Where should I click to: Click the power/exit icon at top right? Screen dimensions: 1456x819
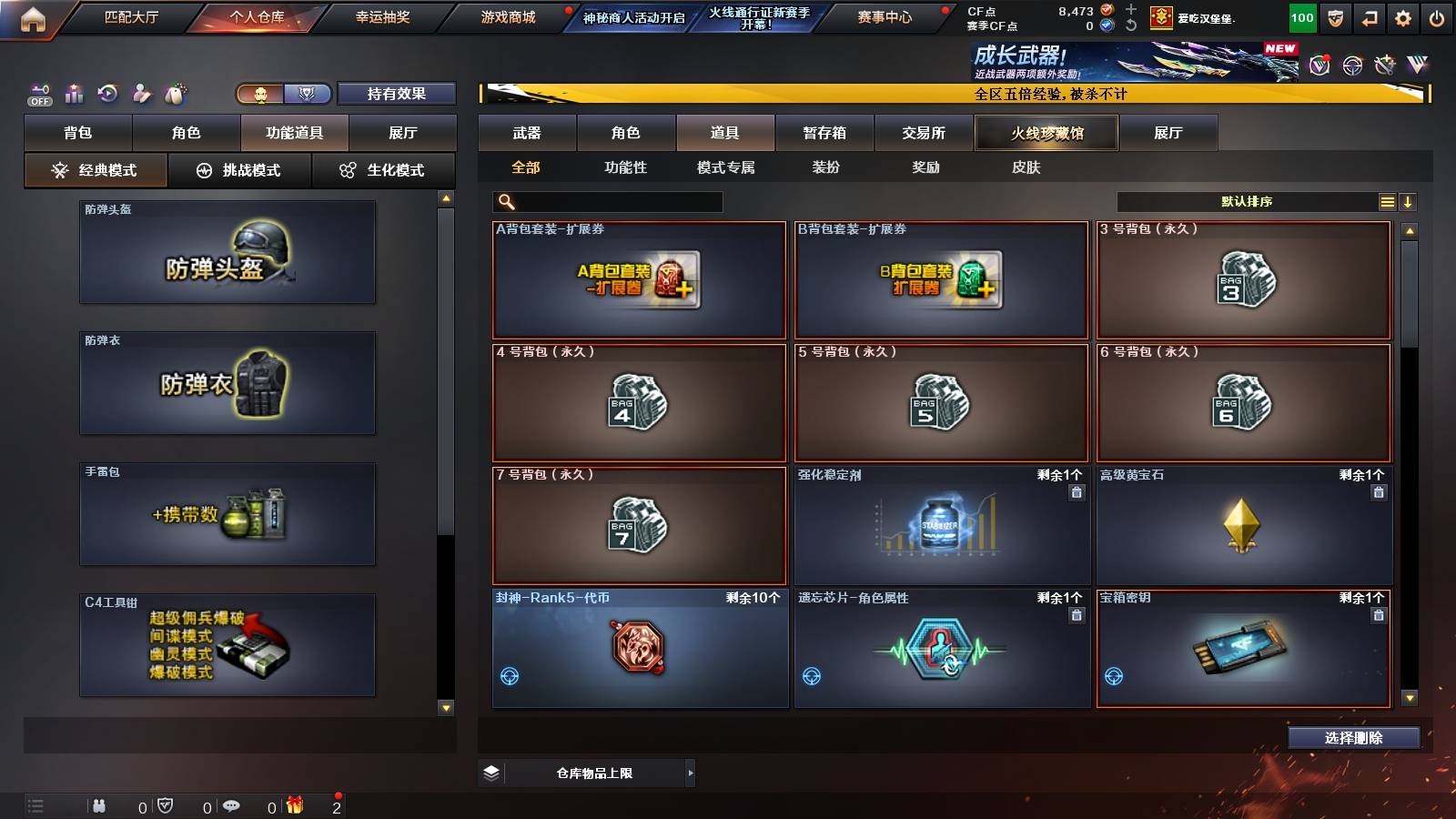pyautogui.click(x=1436, y=16)
